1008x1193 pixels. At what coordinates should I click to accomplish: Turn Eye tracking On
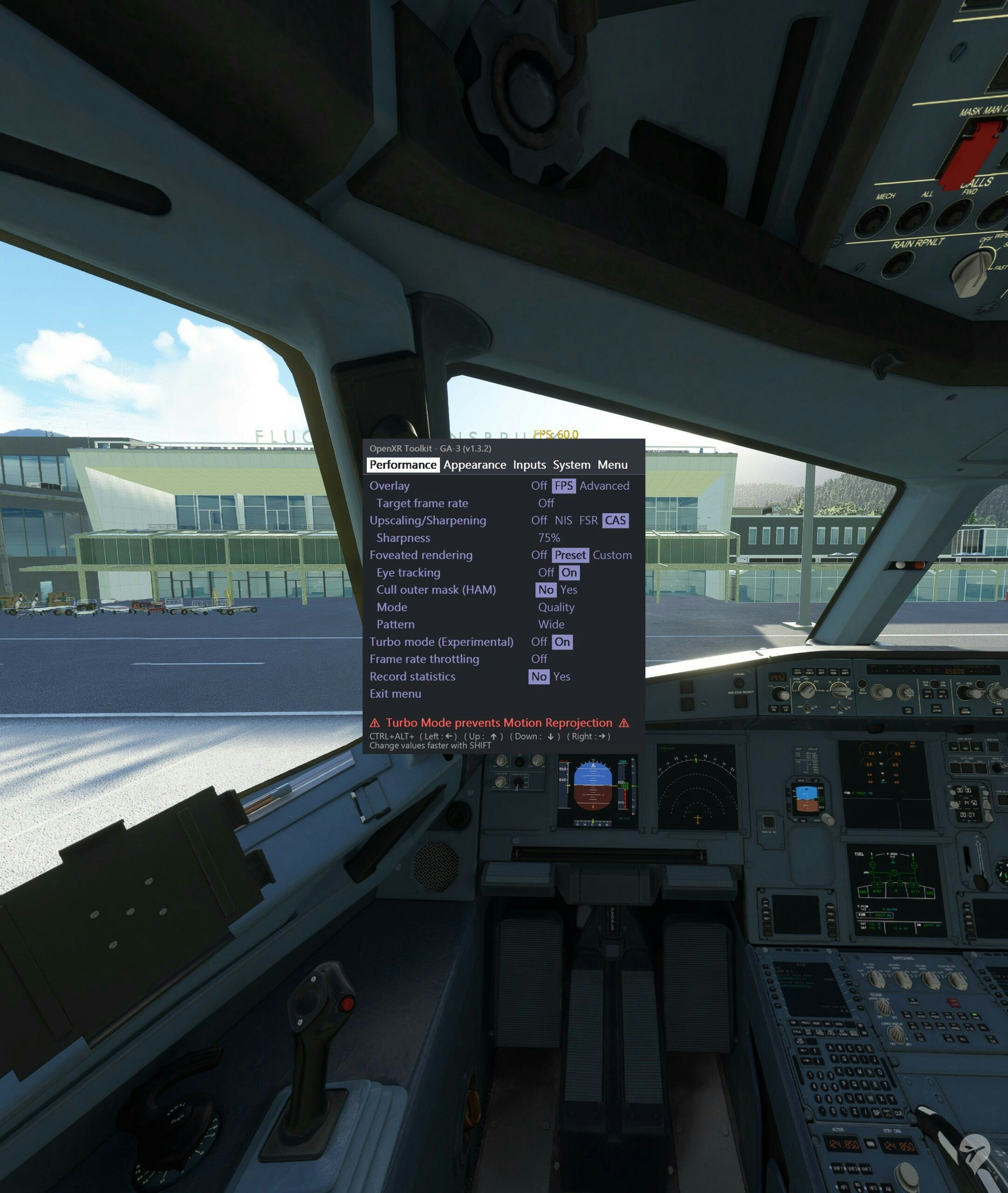(569, 573)
